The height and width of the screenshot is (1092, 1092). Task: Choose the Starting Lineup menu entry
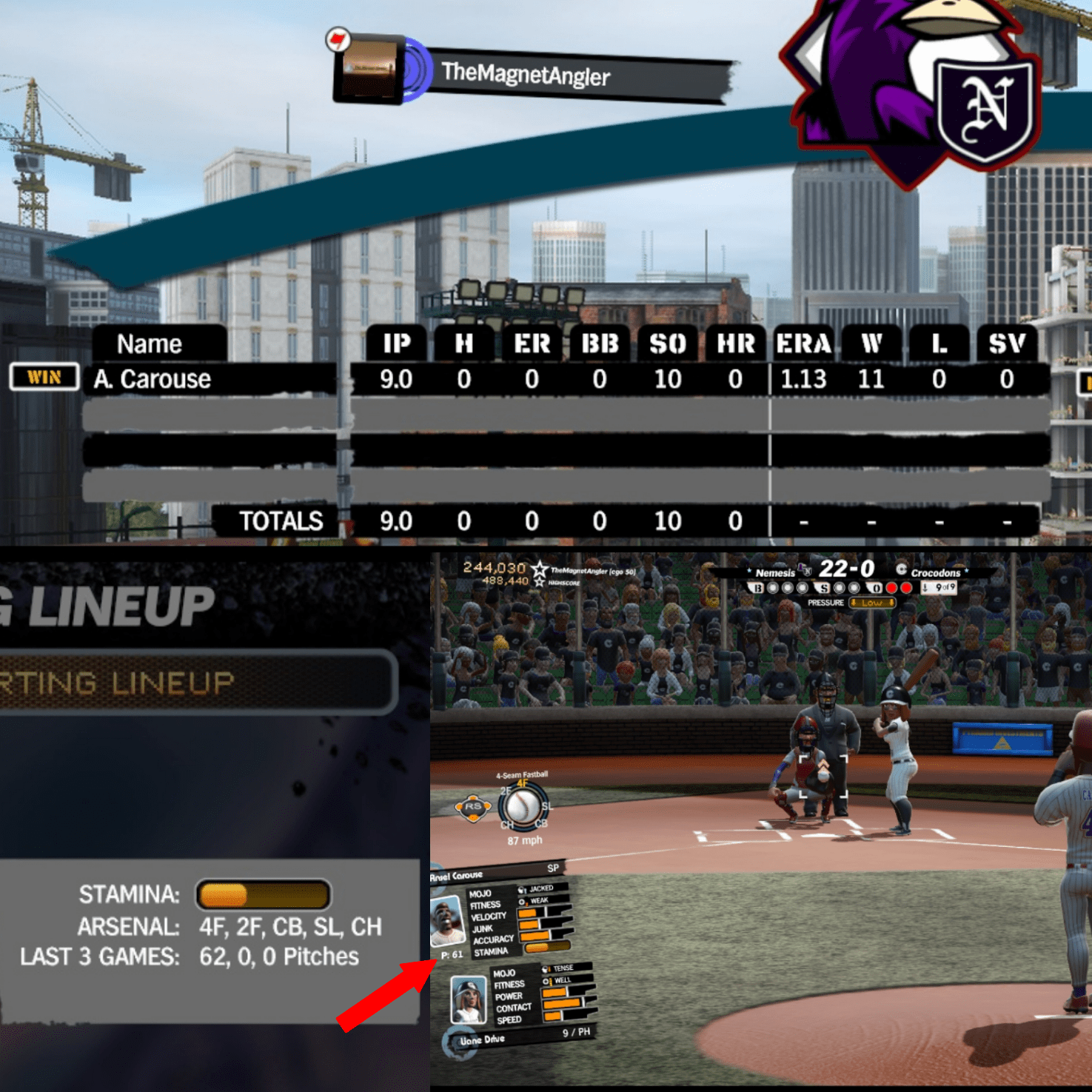[194, 682]
